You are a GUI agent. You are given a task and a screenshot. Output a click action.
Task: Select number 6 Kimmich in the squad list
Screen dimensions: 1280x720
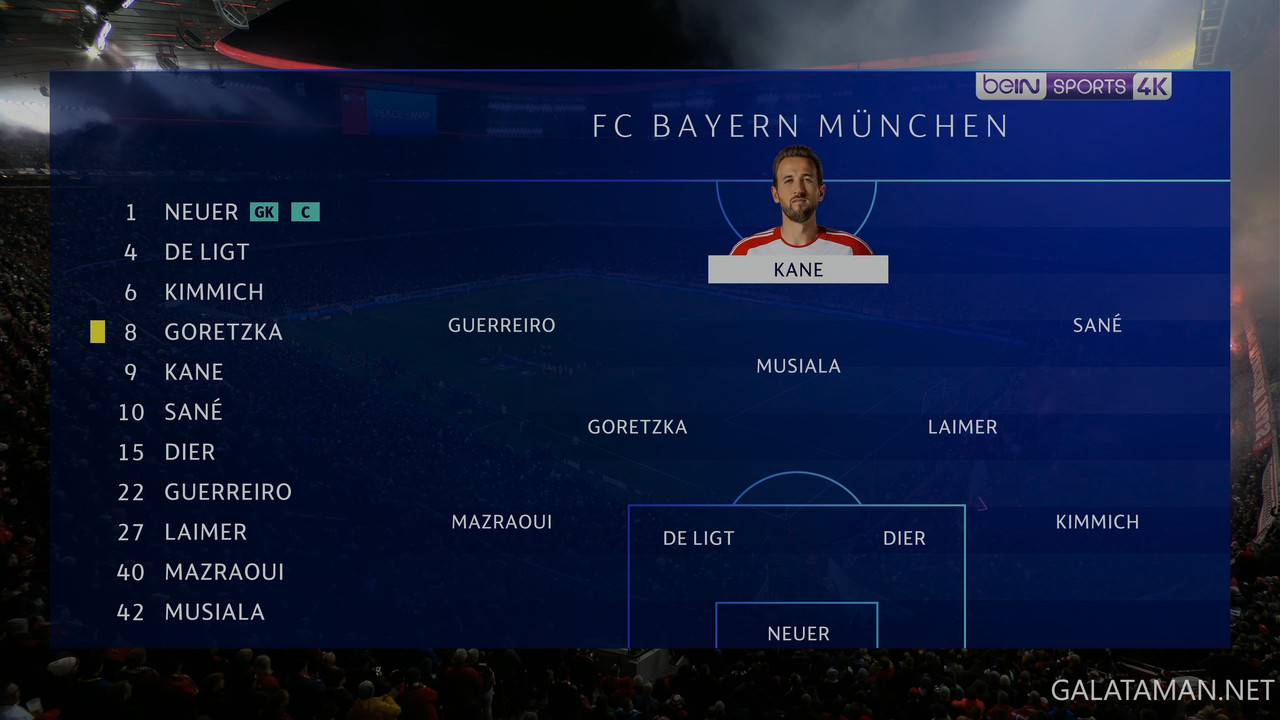coord(213,292)
